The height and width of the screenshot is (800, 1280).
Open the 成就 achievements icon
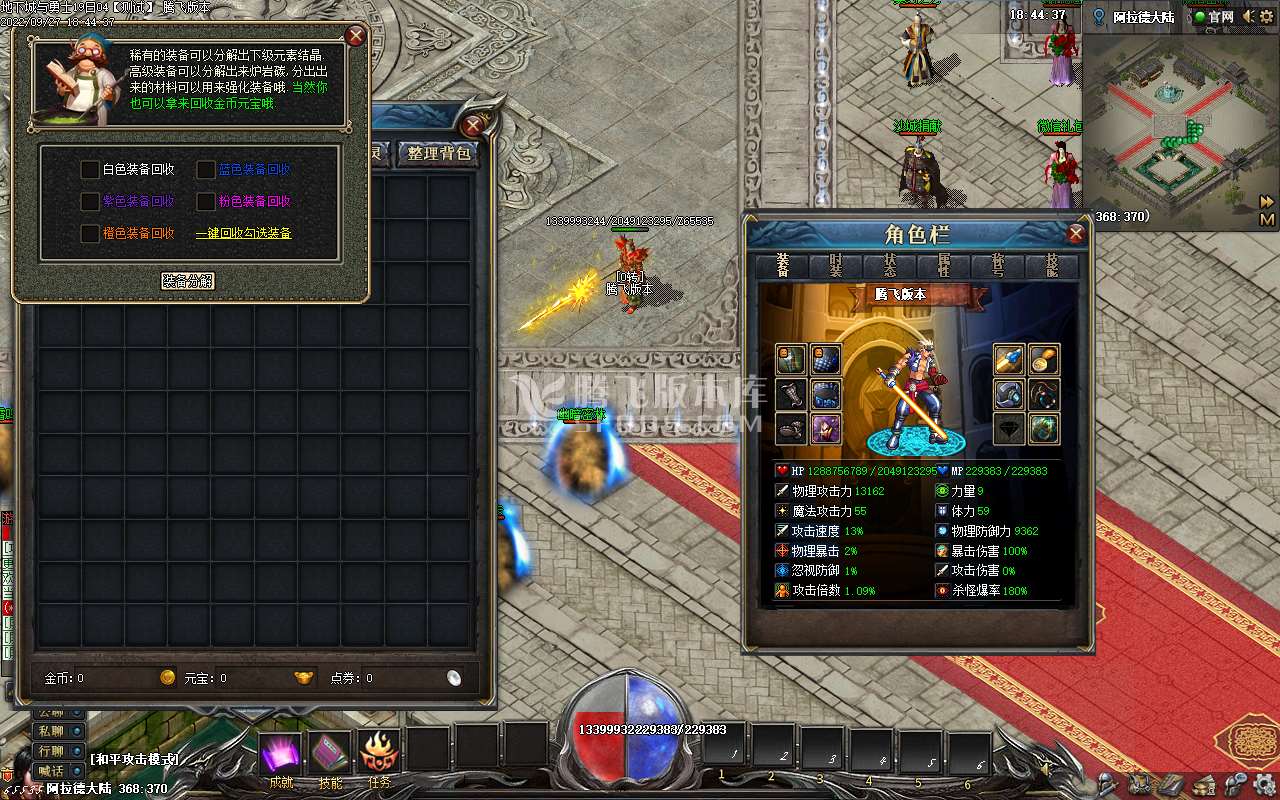tap(281, 753)
